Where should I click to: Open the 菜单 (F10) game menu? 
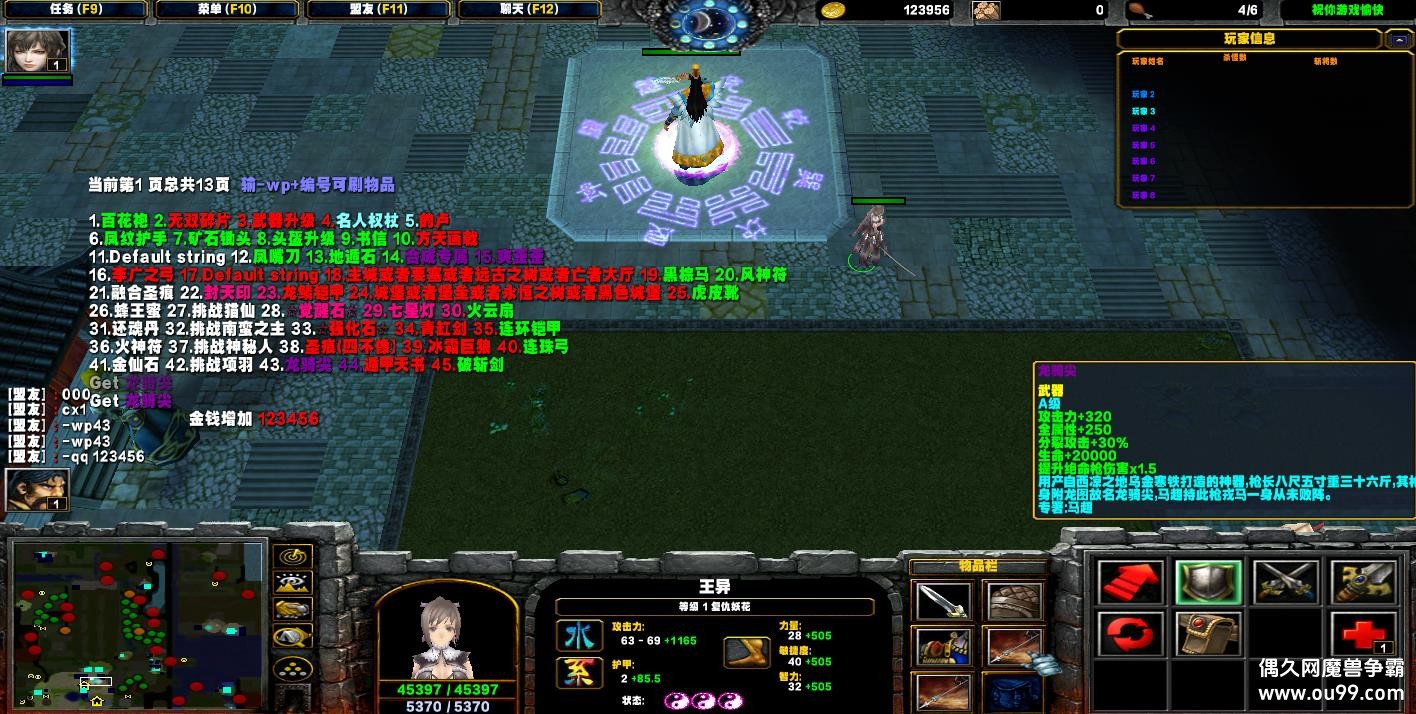(226, 10)
